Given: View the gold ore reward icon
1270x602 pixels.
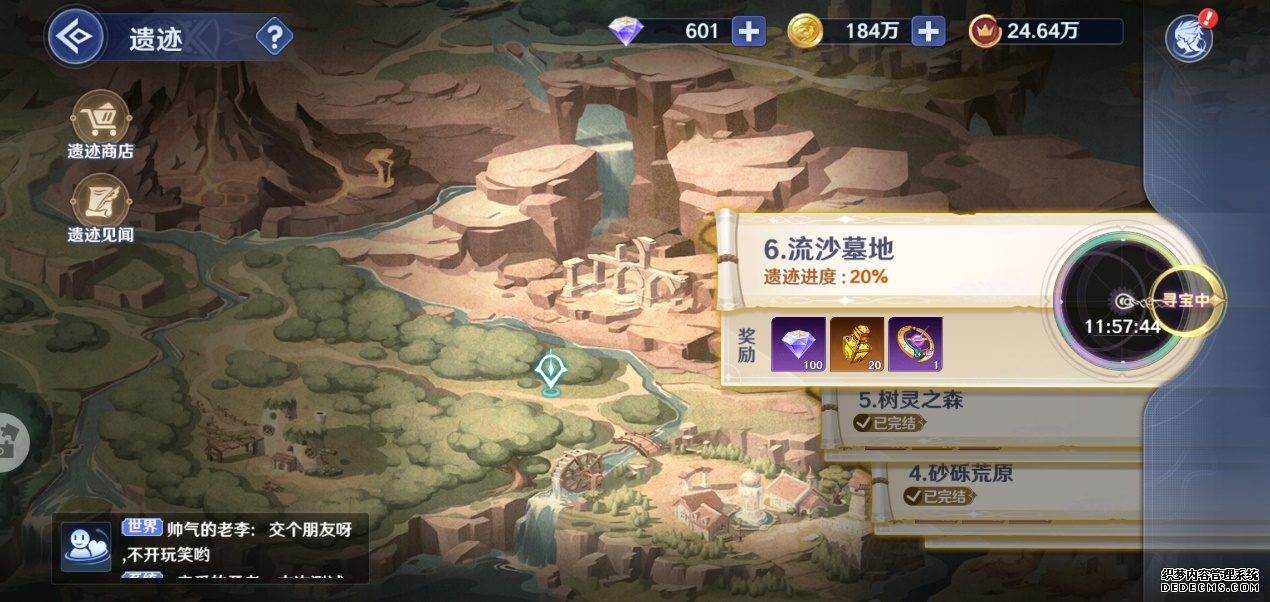Looking at the screenshot, I should [x=857, y=344].
